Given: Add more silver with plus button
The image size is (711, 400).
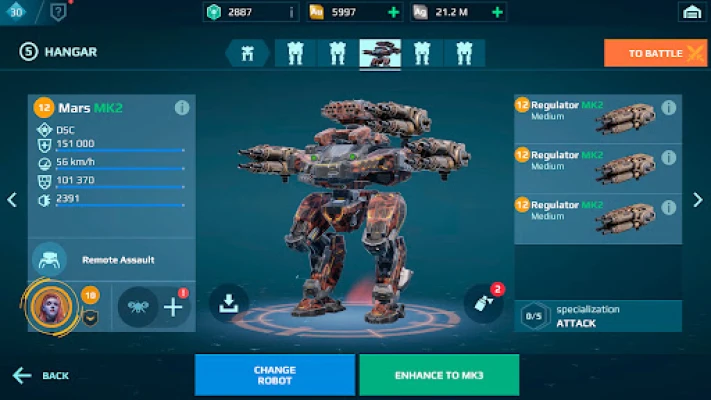Looking at the screenshot, I should pyautogui.click(x=497, y=12).
